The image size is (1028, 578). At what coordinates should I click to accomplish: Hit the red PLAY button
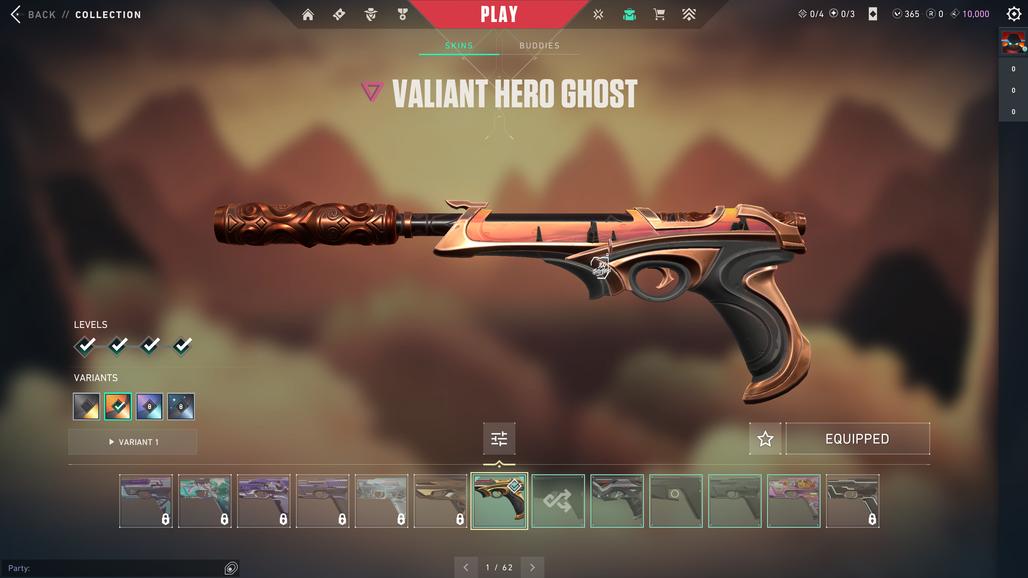pyautogui.click(x=498, y=14)
